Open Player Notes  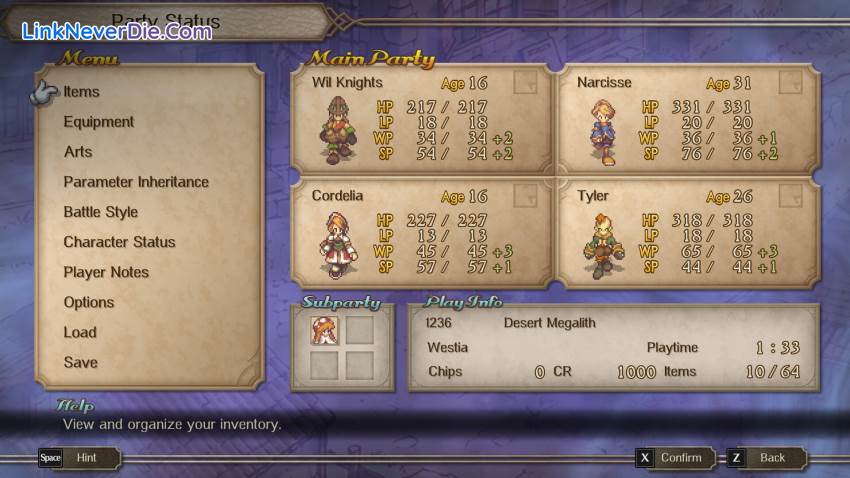(x=106, y=272)
